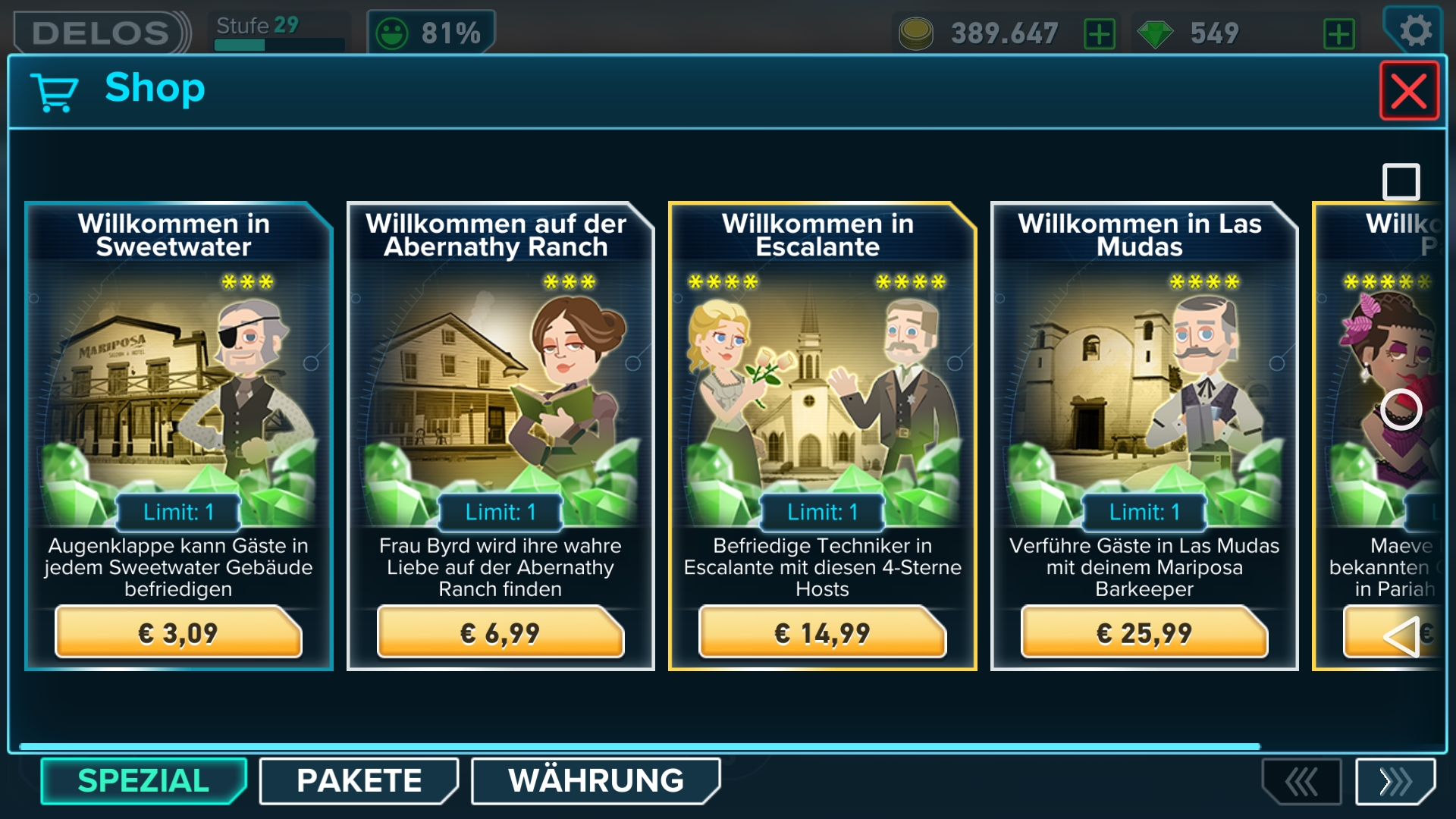Go to the next shop page arrow
Image resolution: width=1456 pixels, height=819 pixels.
pos(1395,781)
